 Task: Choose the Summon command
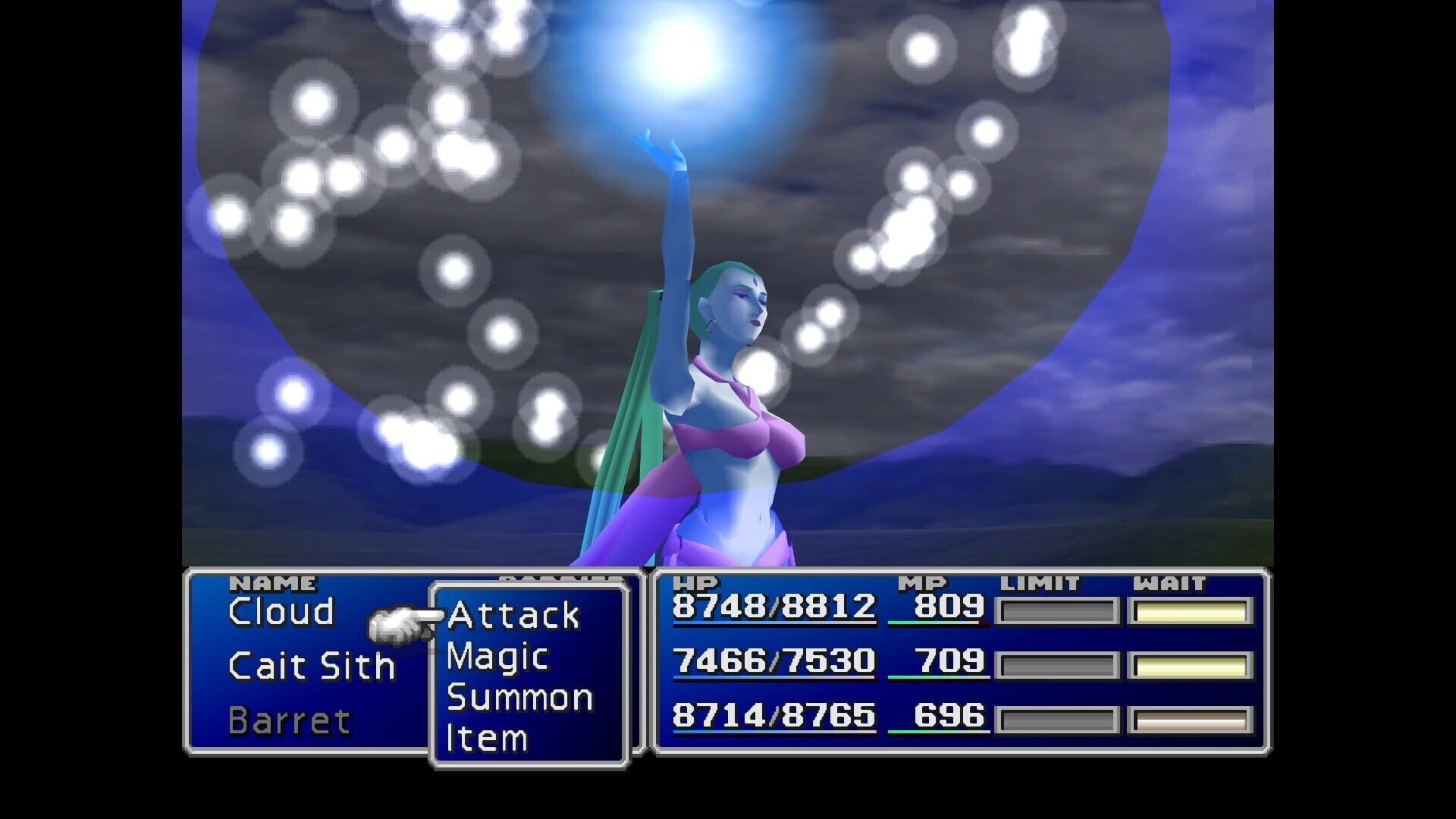pyautogui.click(x=519, y=696)
